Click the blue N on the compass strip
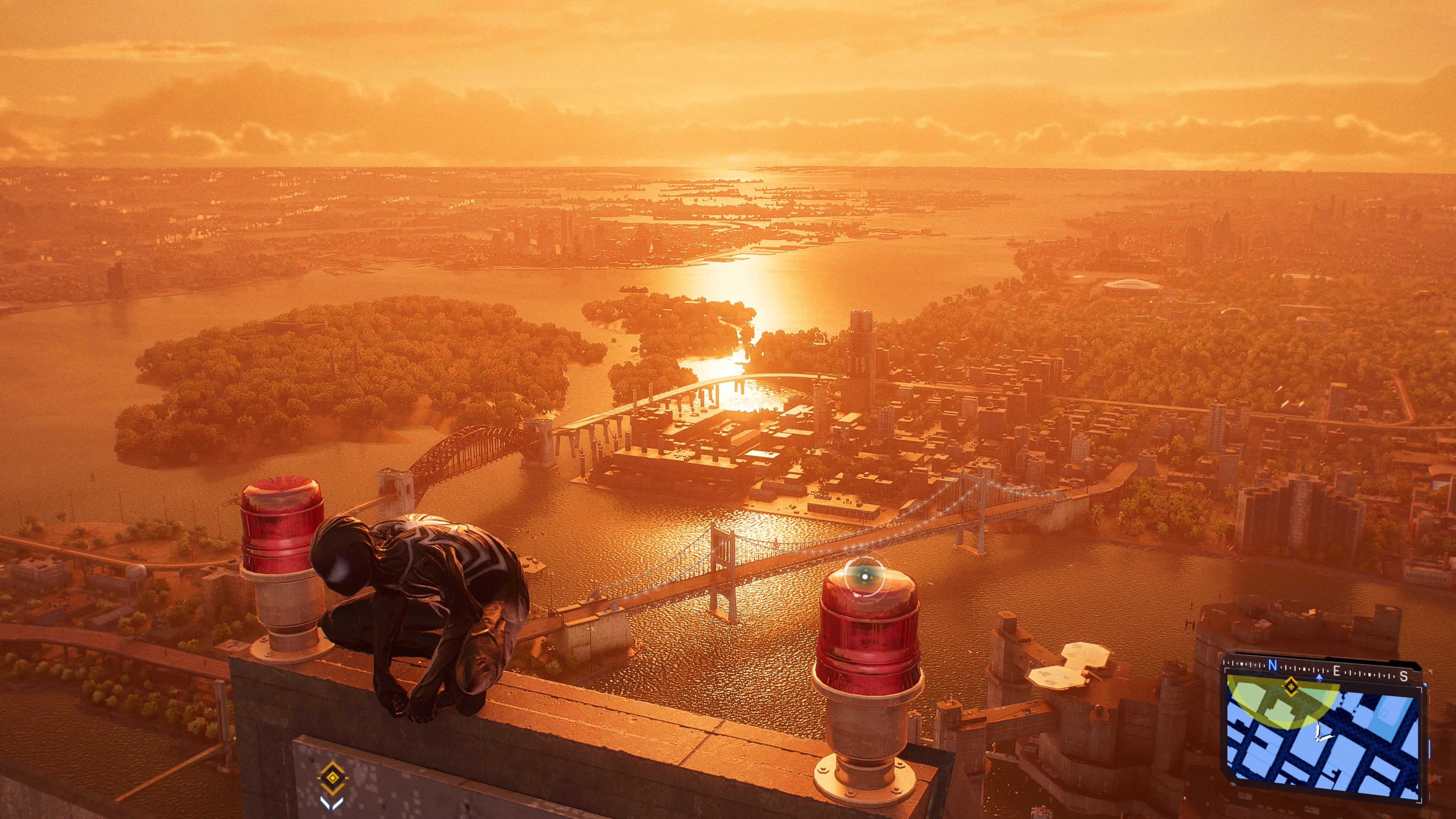The width and height of the screenshot is (1456, 819). [x=1272, y=666]
